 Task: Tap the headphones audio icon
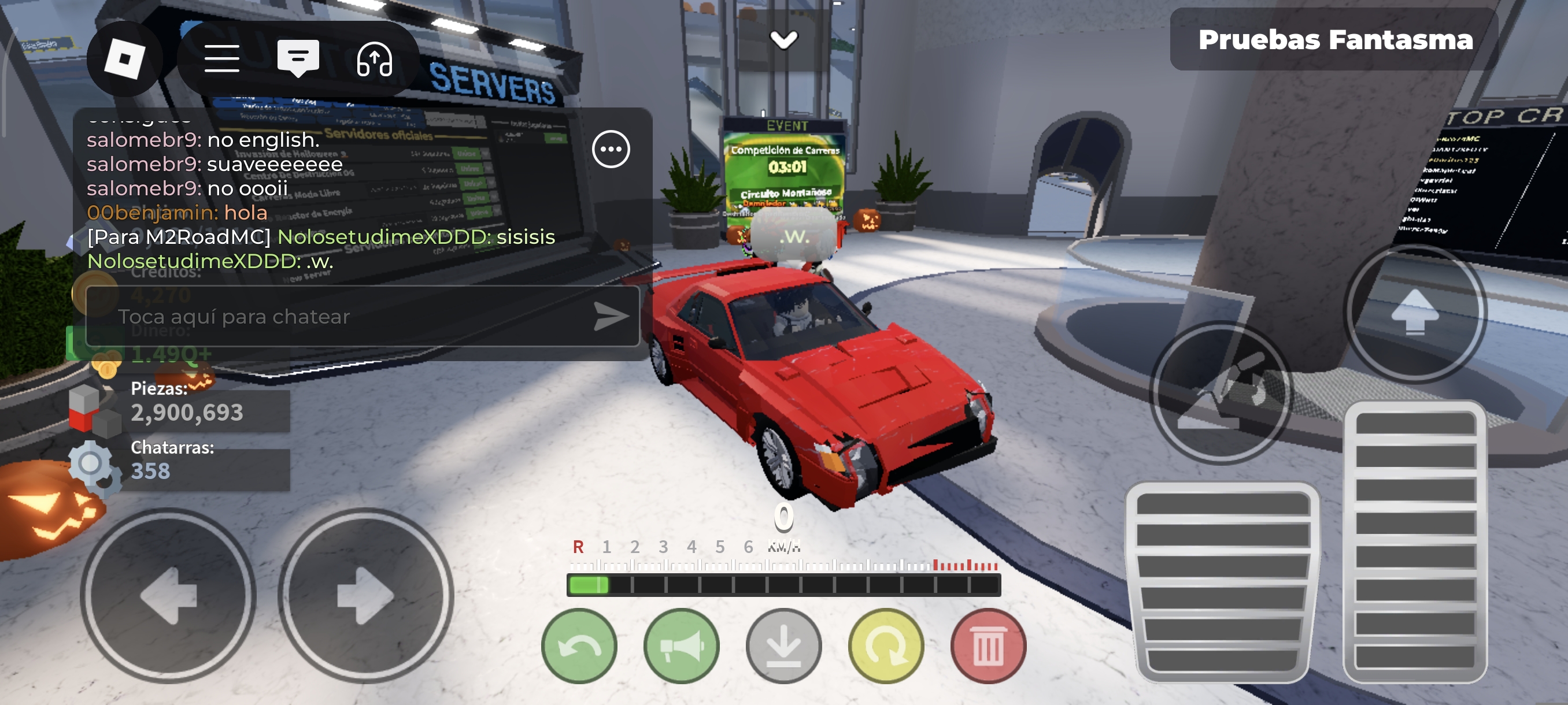(373, 59)
